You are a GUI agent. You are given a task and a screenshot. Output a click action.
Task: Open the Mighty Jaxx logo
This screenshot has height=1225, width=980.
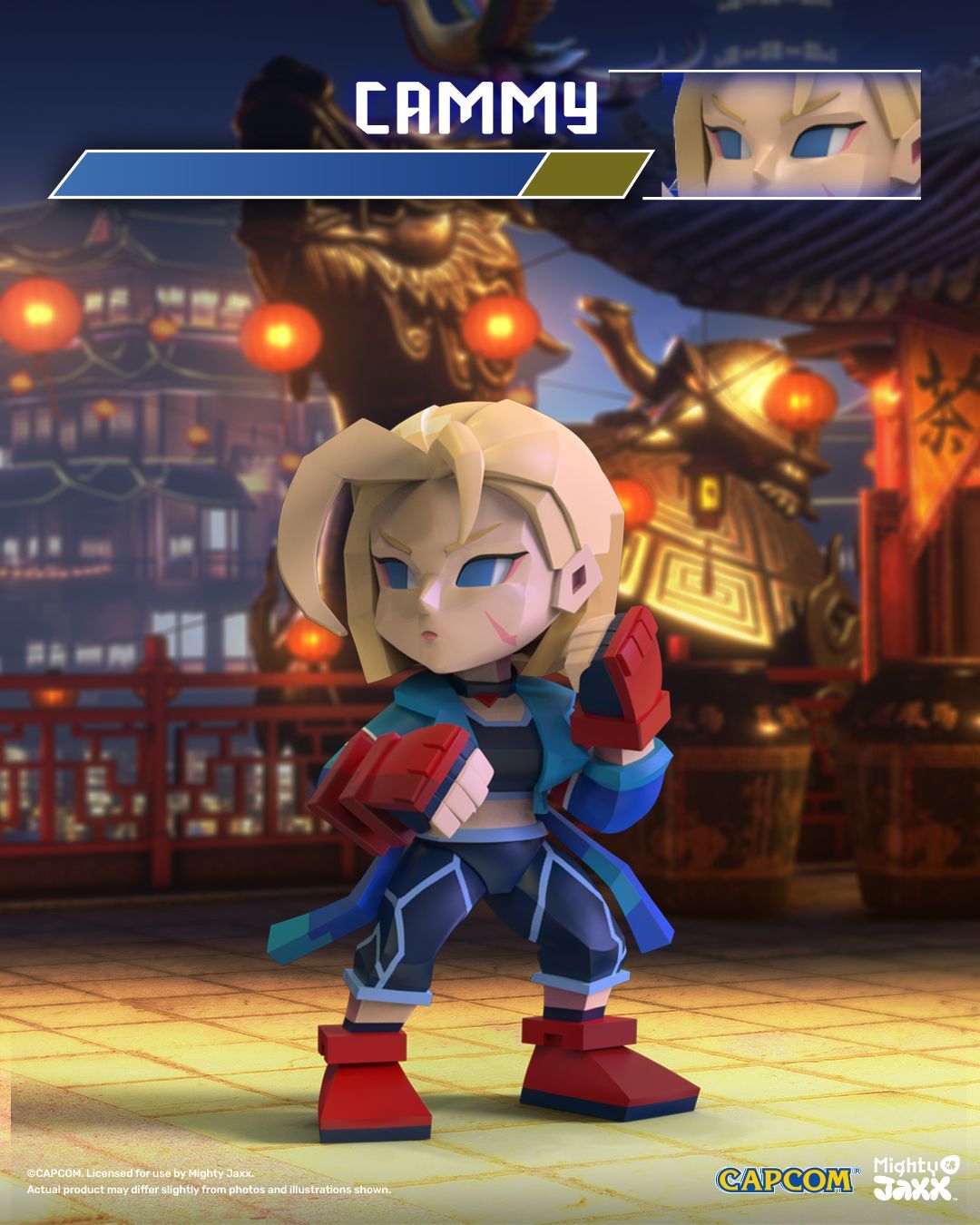click(x=916, y=1177)
